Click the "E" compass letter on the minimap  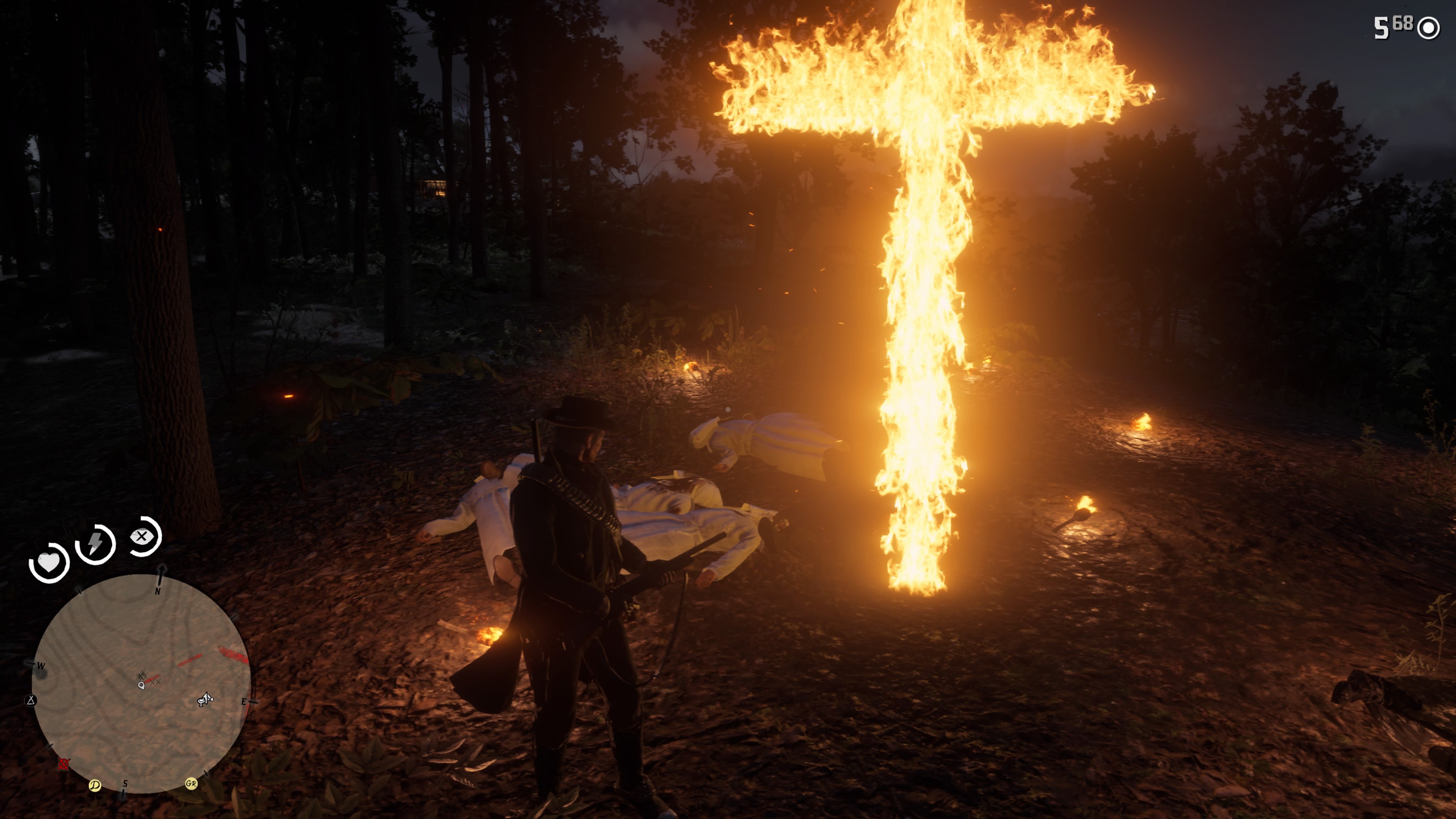245,701
